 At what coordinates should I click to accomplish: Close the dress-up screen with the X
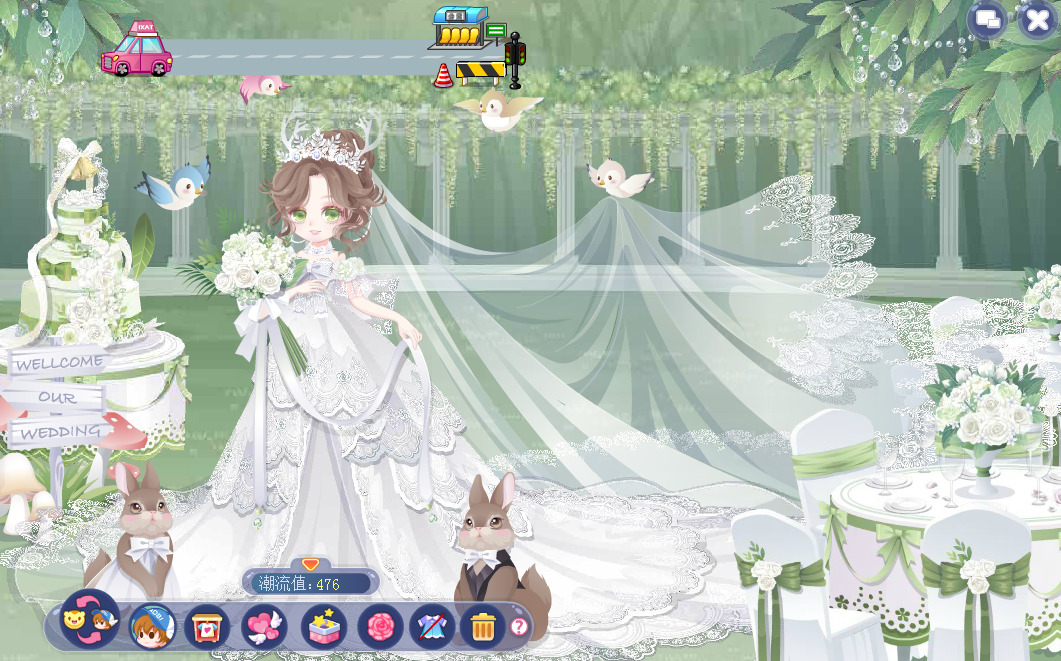pos(1038,19)
